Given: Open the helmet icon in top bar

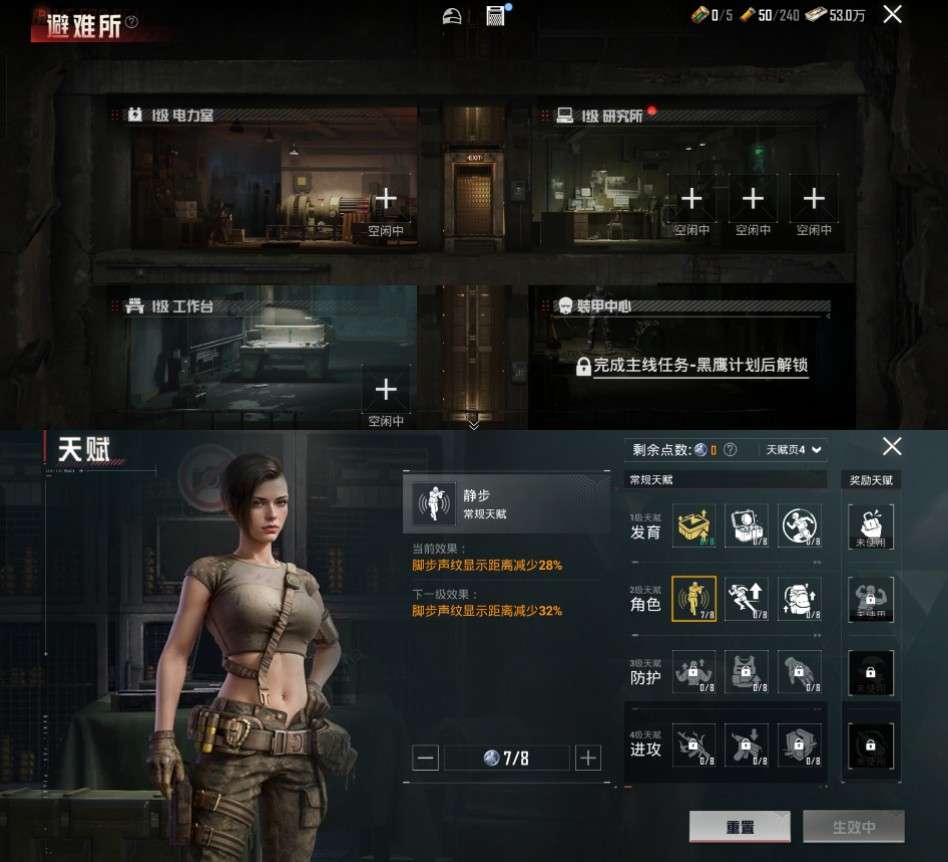Looking at the screenshot, I should coord(453,15).
